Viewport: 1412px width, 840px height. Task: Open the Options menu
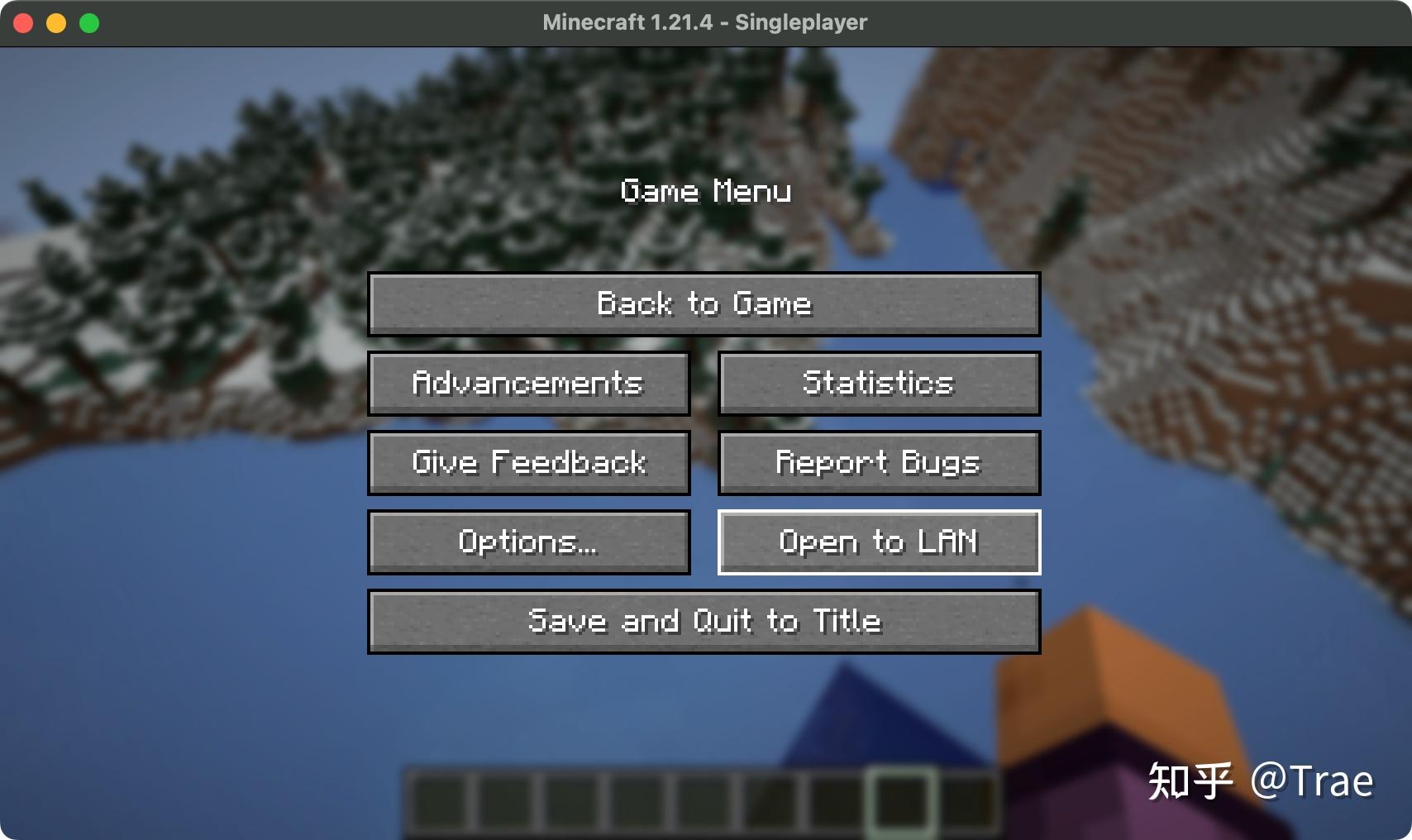[x=529, y=542]
